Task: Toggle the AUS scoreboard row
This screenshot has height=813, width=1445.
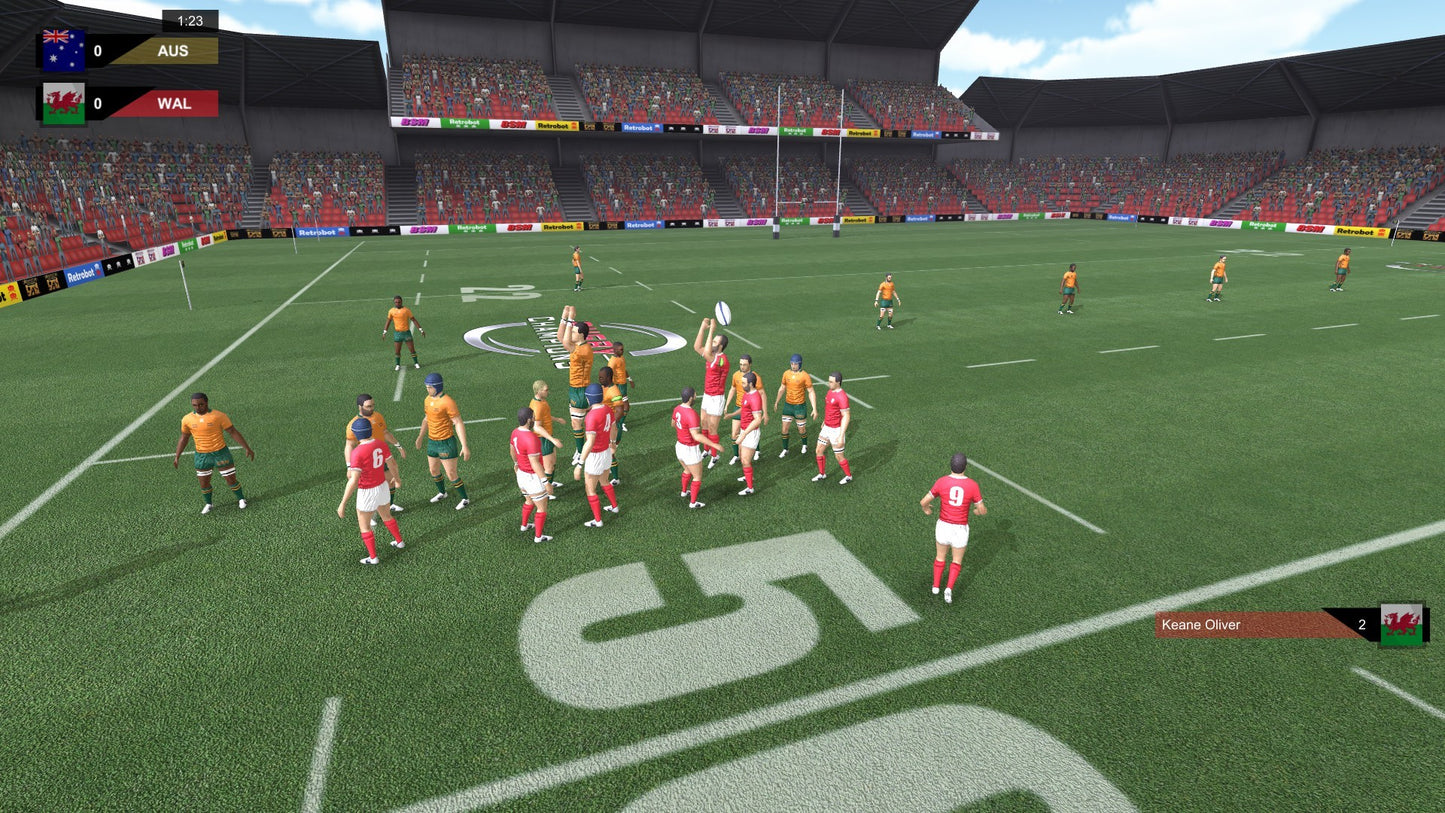Action: tap(130, 50)
